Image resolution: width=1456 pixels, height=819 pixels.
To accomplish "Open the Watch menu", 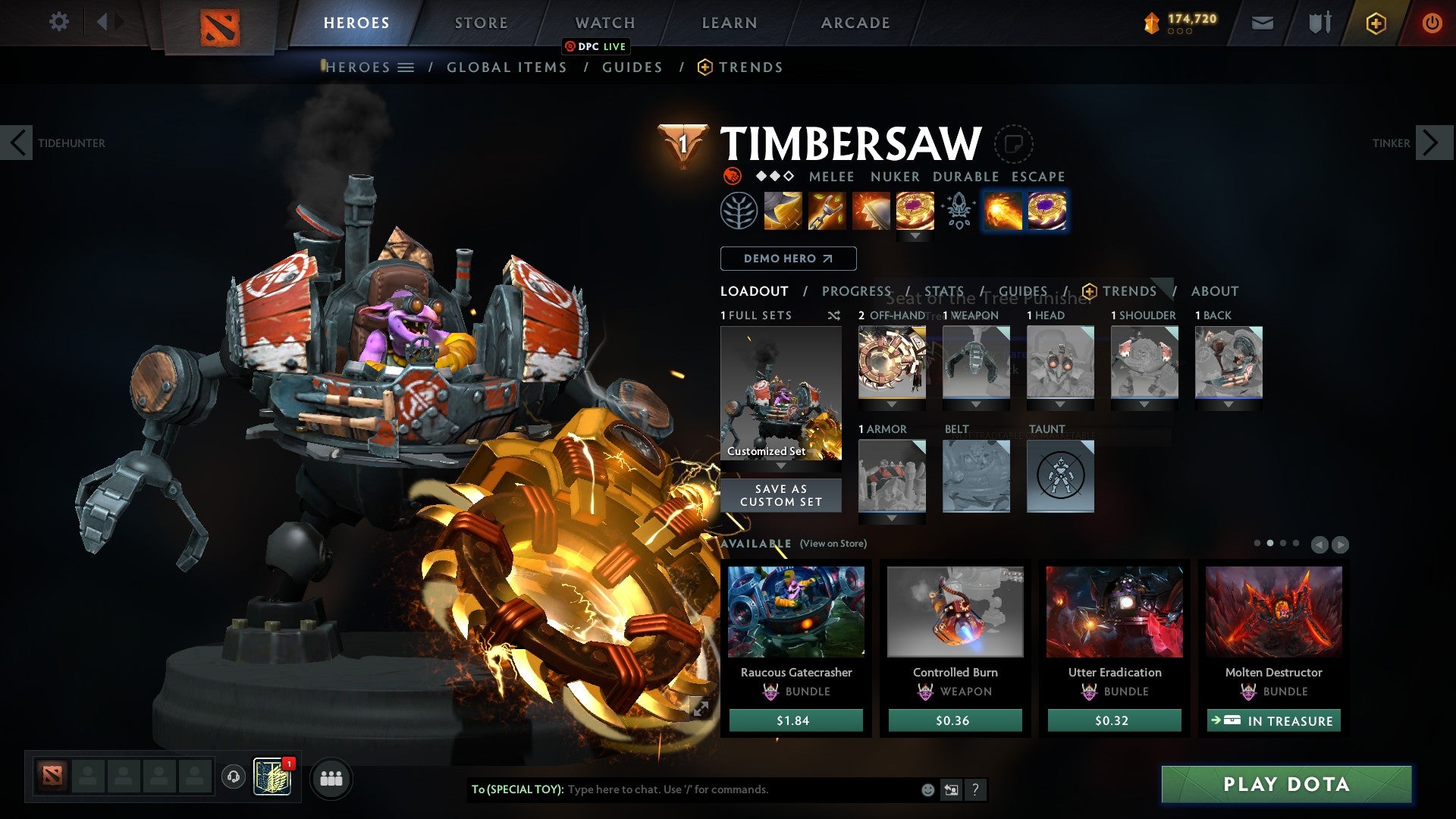I will point(604,22).
